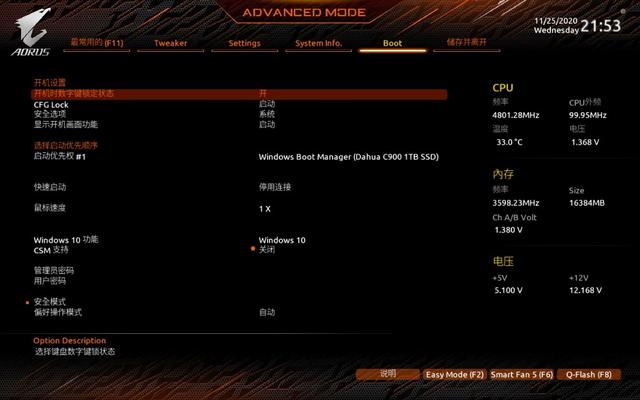Screen dimensions: 640x400
Task: Switch to the Tweaker tab
Action: pyautogui.click(x=171, y=43)
